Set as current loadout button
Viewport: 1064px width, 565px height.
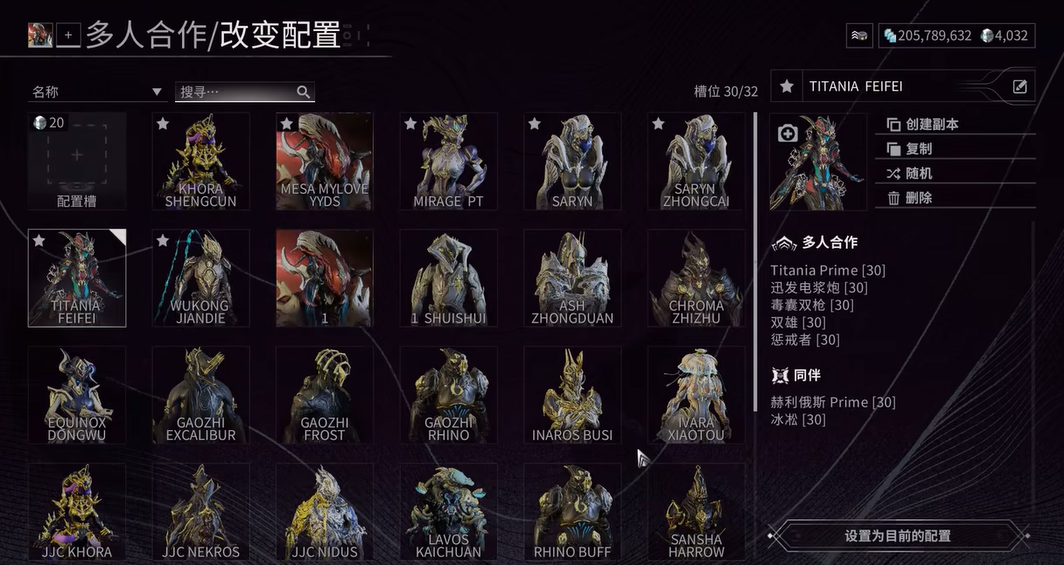click(x=897, y=536)
